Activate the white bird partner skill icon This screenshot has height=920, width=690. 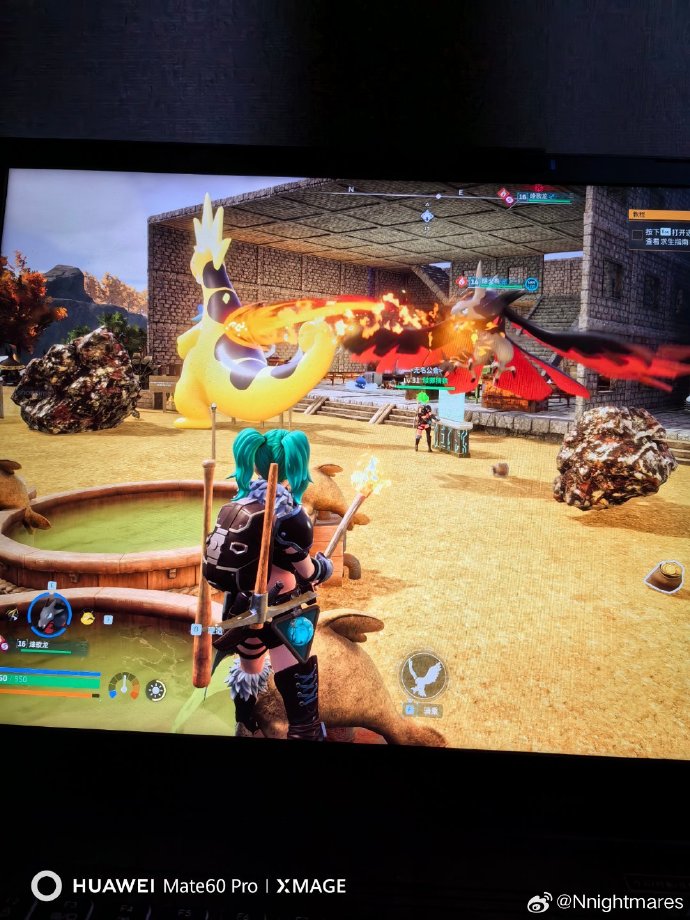[x=424, y=674]
